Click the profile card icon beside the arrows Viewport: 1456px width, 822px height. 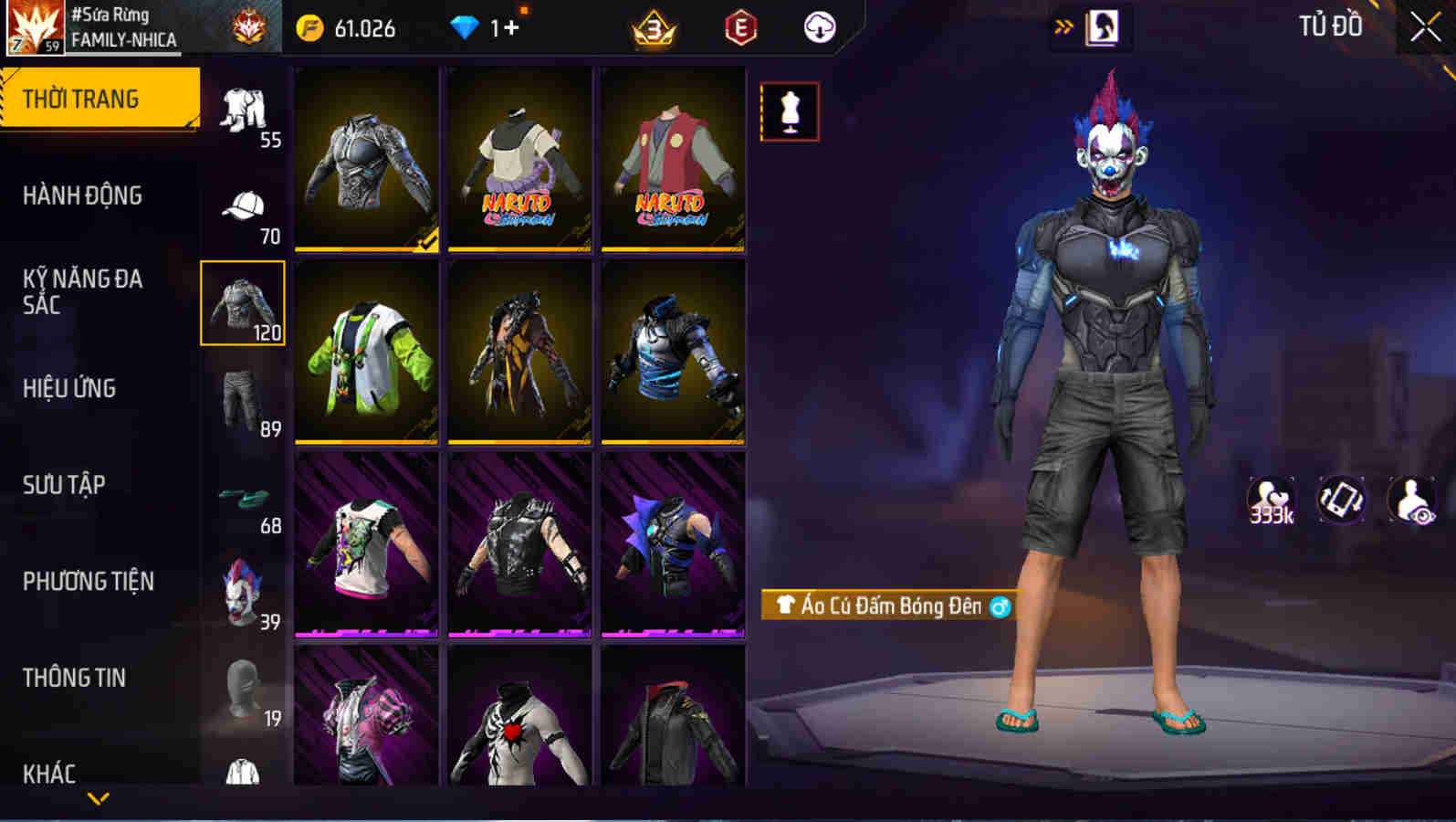click(x=1104, y=27)
